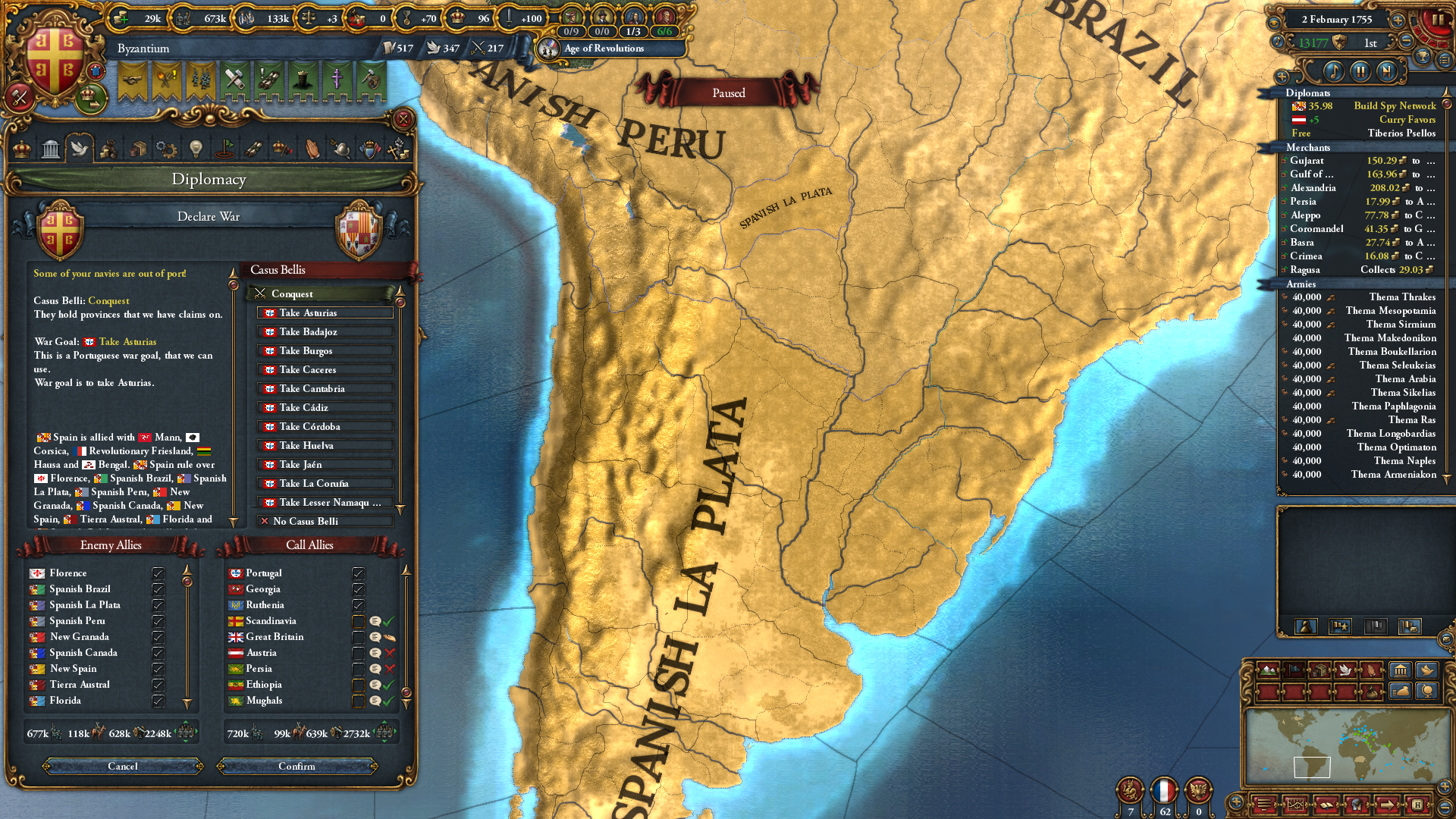Toggle the Scandinavia call-to-arms checkbox
The width and height of the screenshot is (1456, 819).
[359, 621]
